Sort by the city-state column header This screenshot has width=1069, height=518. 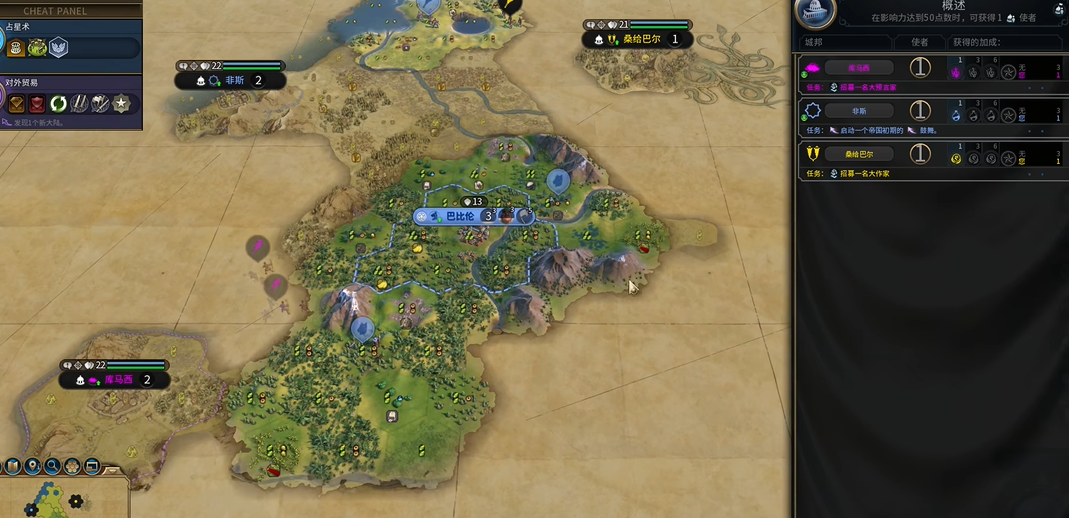(815, 42)
